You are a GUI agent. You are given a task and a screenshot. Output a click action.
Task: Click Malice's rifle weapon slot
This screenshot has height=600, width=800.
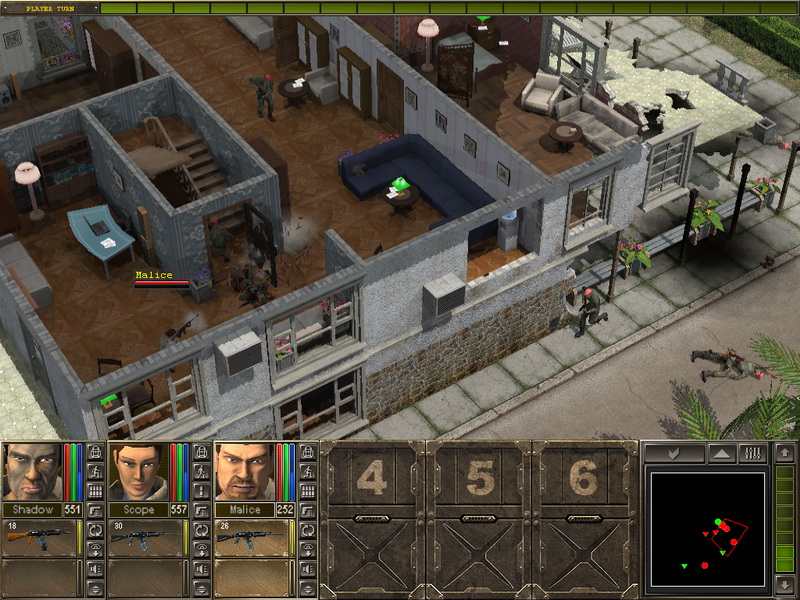tap(254, 537)
